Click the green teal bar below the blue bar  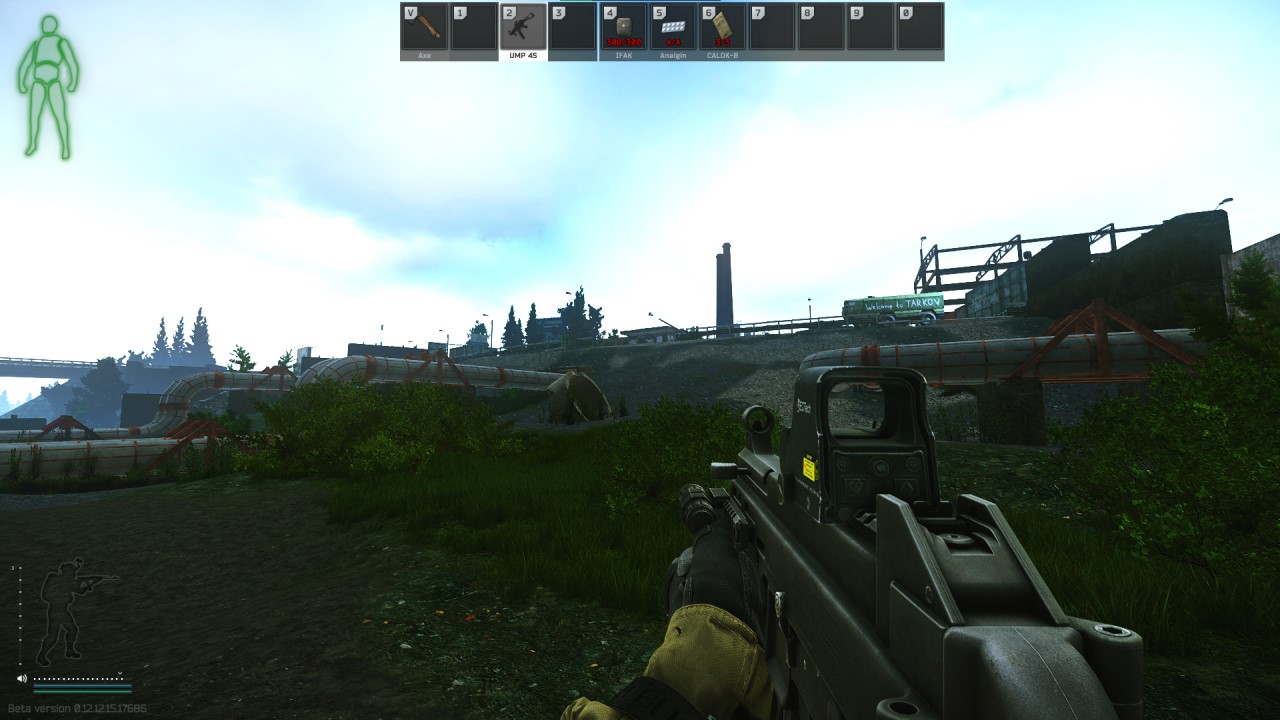tap(83, 691)
